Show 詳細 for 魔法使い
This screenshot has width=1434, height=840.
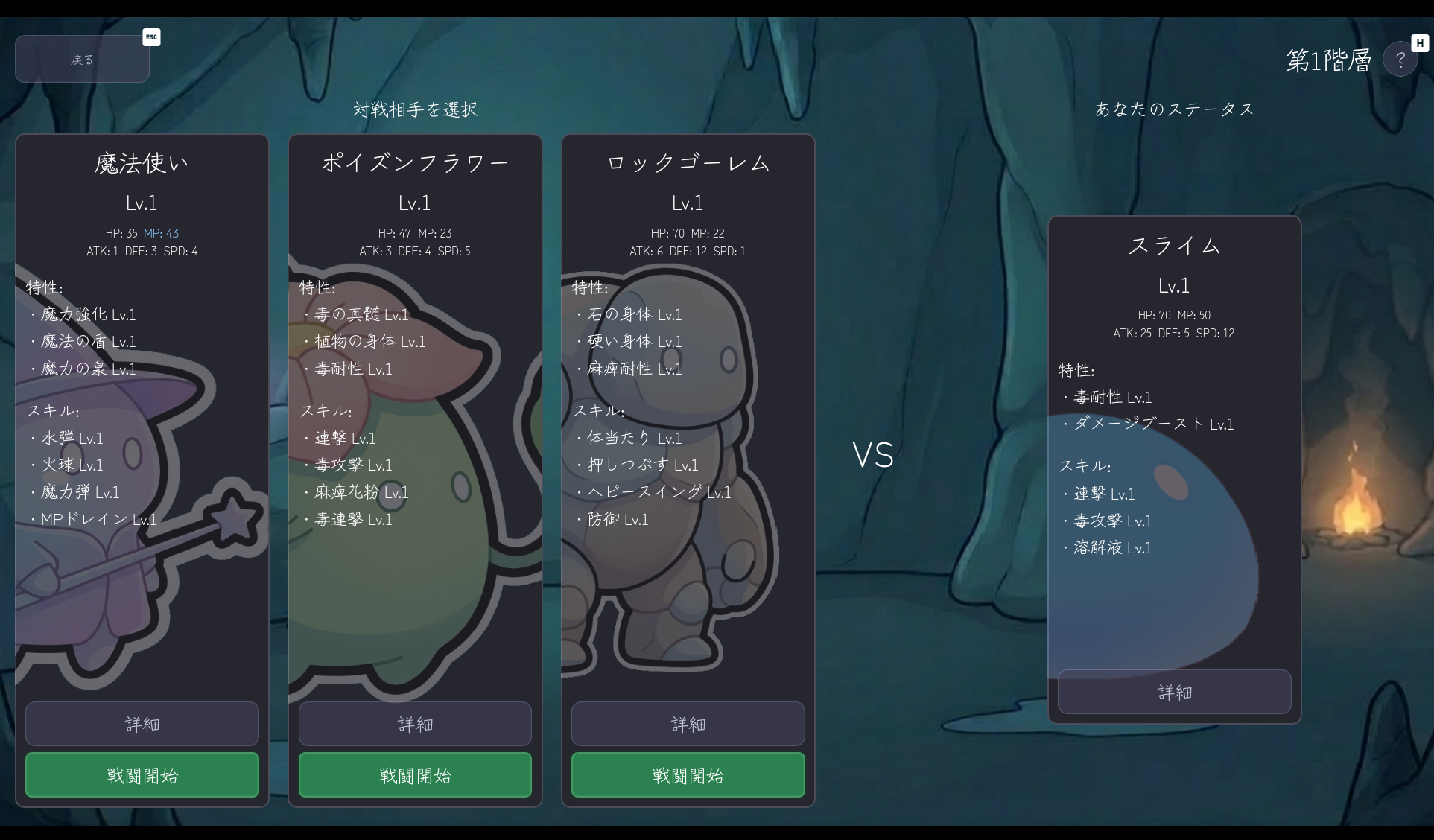pos(142,724)
